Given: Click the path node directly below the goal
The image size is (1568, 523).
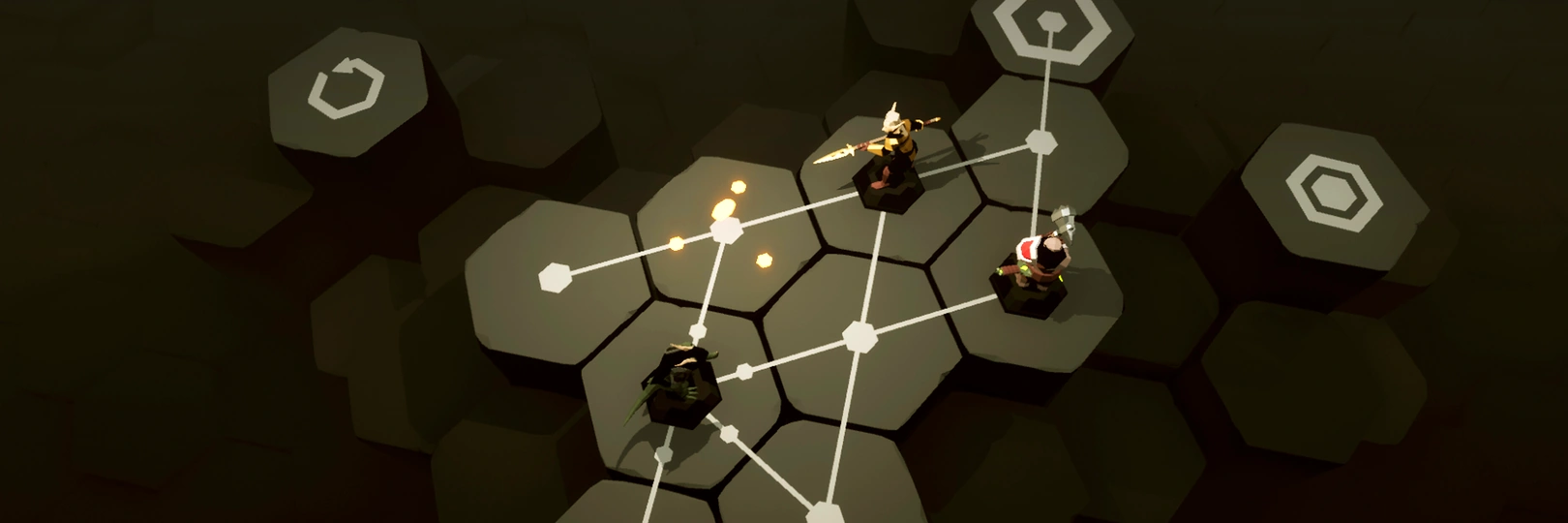Looking at the screenshot, I should tap(1041, 141).
